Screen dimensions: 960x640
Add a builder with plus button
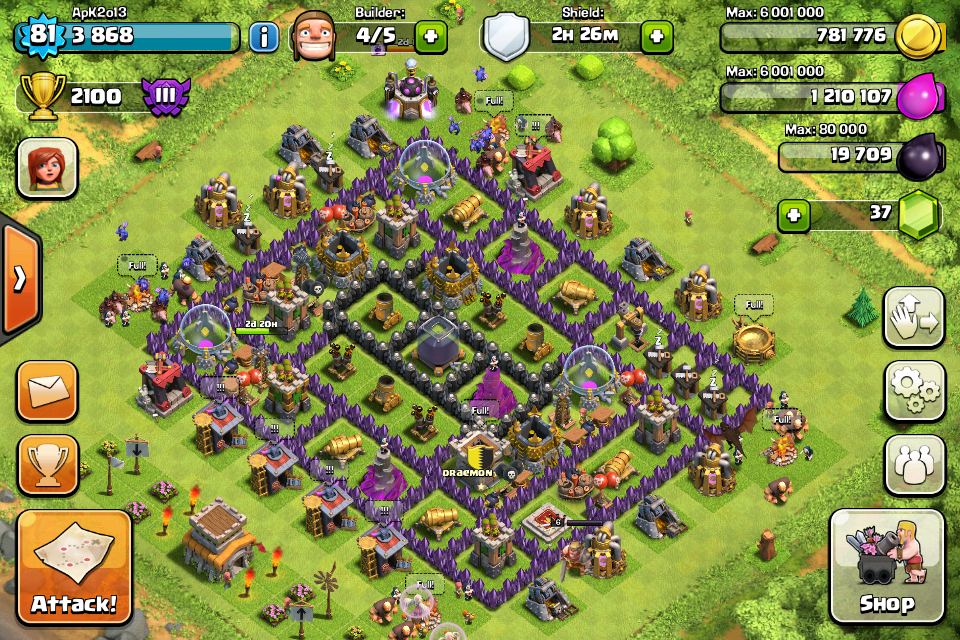point(431,38)
